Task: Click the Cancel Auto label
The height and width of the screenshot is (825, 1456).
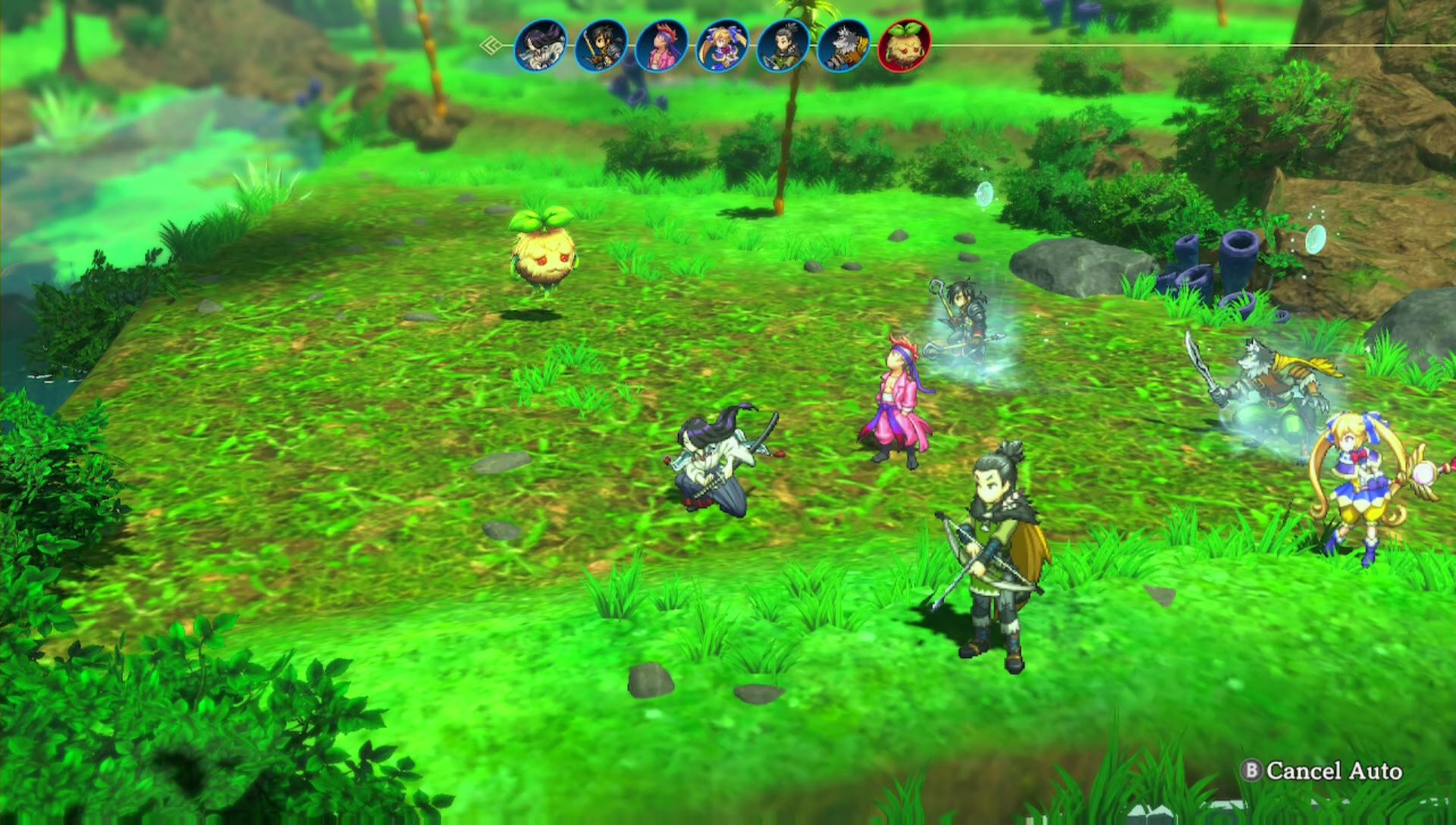Action: (x=1333, y=771)
